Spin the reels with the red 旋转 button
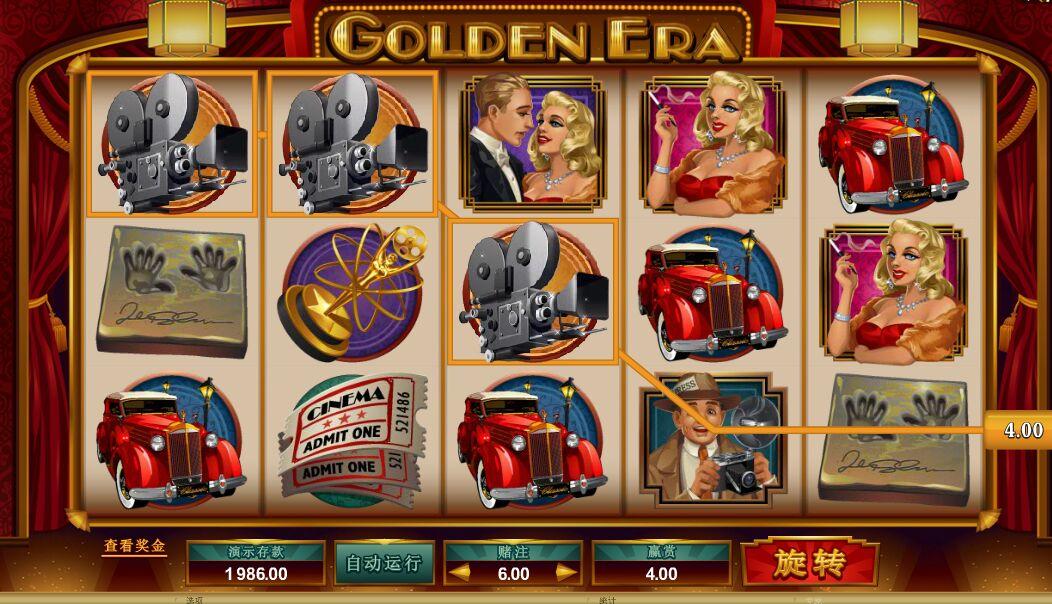The height and width of the screenshot is (604, 1052). click(810, 563)
